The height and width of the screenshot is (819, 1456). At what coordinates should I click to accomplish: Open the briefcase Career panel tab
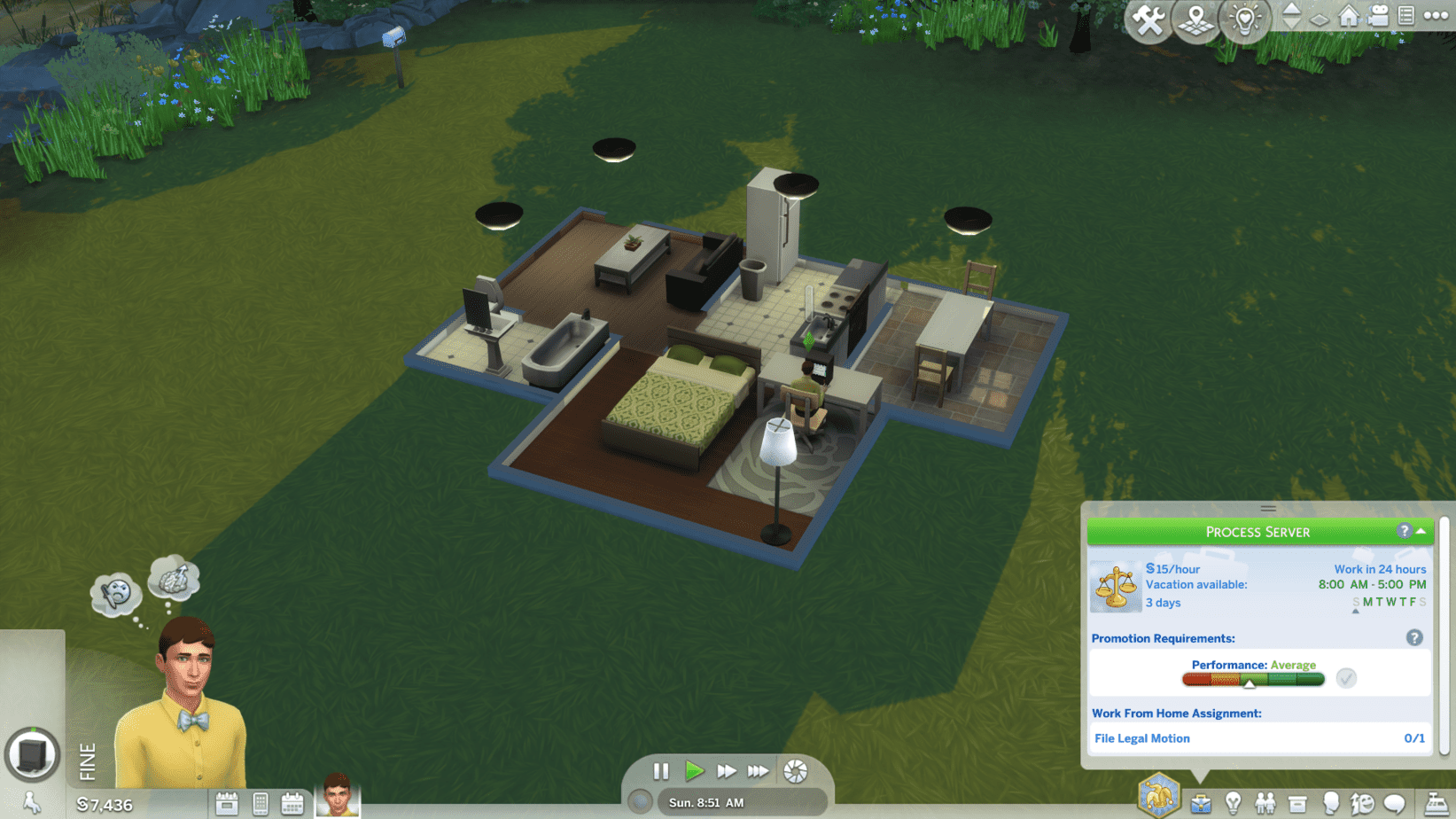tap(1201, 804)
